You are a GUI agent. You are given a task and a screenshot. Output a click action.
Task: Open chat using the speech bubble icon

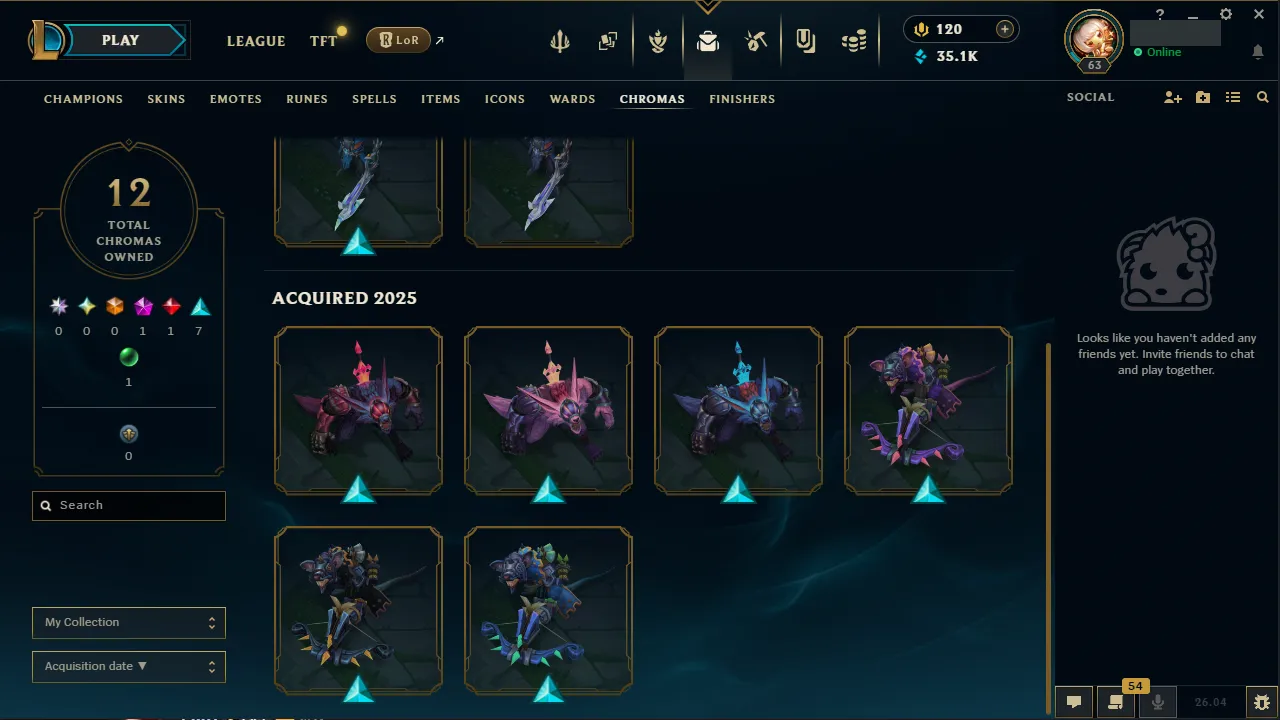coord(1074,701)
